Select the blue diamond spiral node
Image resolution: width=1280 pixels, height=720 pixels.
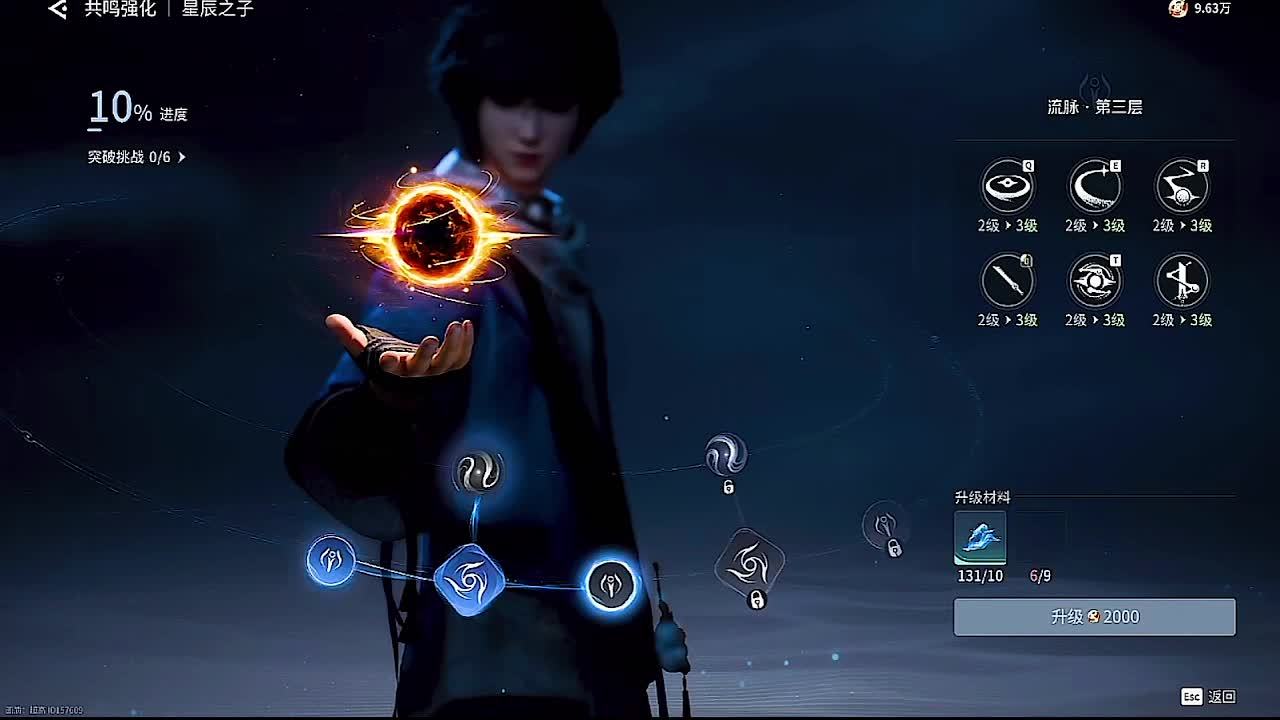click(469, 580)
